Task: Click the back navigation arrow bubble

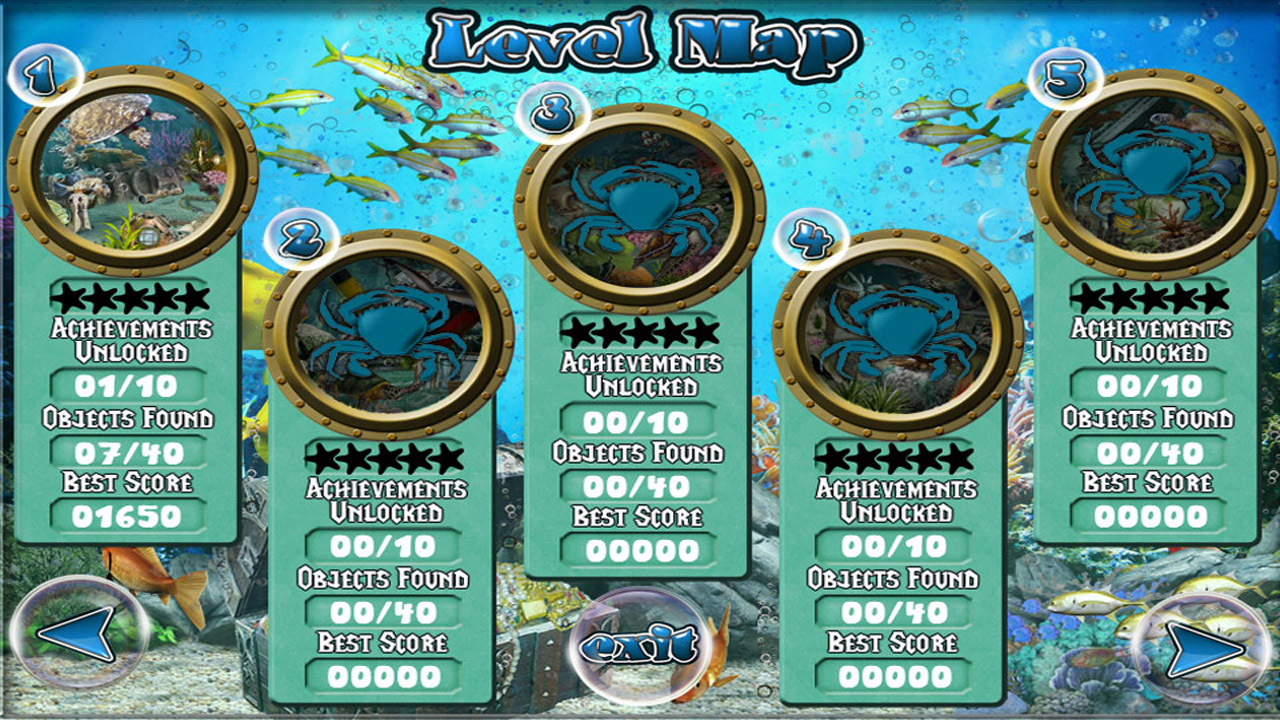Action: [x=75, y=635]
